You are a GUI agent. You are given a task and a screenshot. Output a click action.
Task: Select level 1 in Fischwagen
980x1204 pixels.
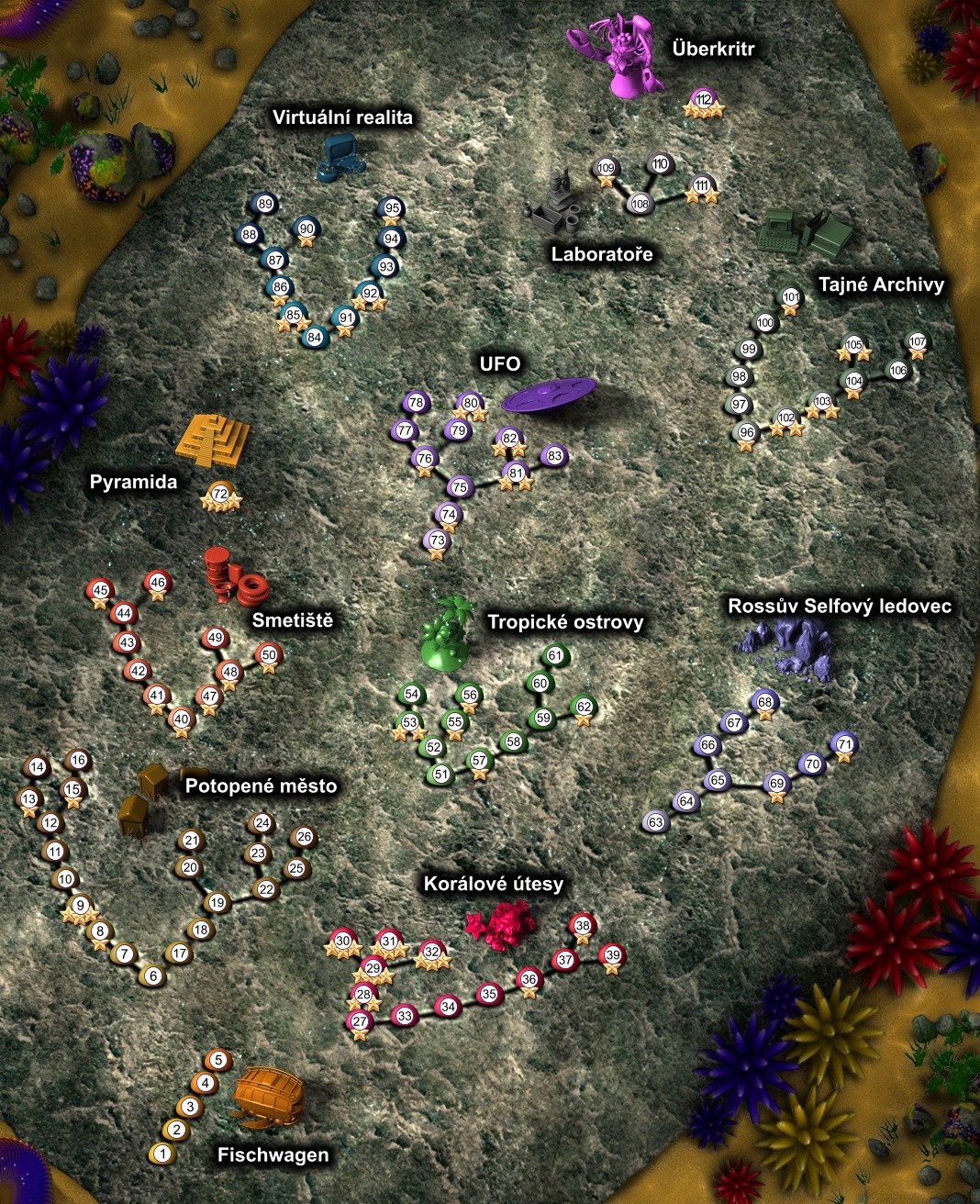coord(162,1154)
